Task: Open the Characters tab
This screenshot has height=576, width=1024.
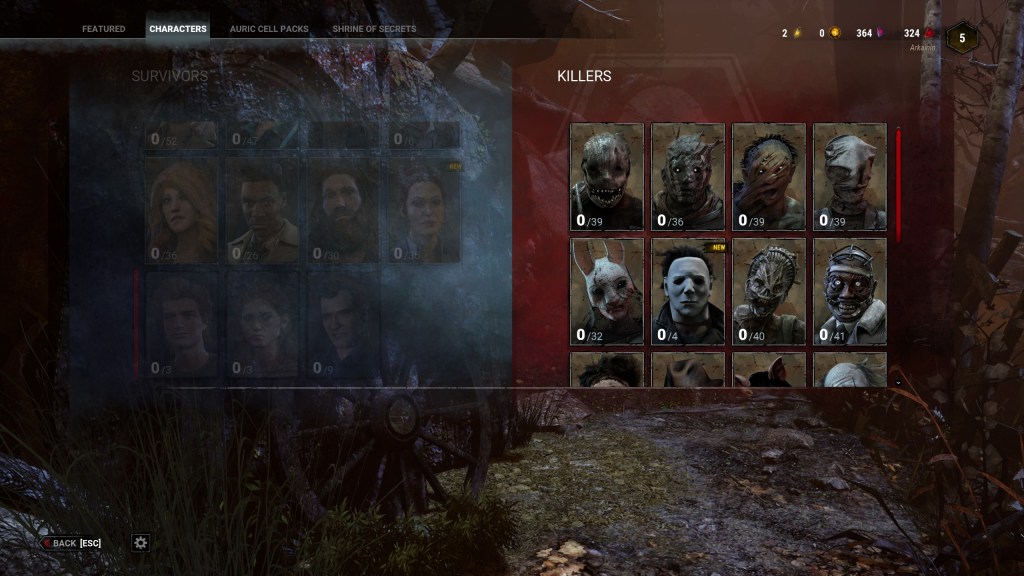Action: coord(178,29)
